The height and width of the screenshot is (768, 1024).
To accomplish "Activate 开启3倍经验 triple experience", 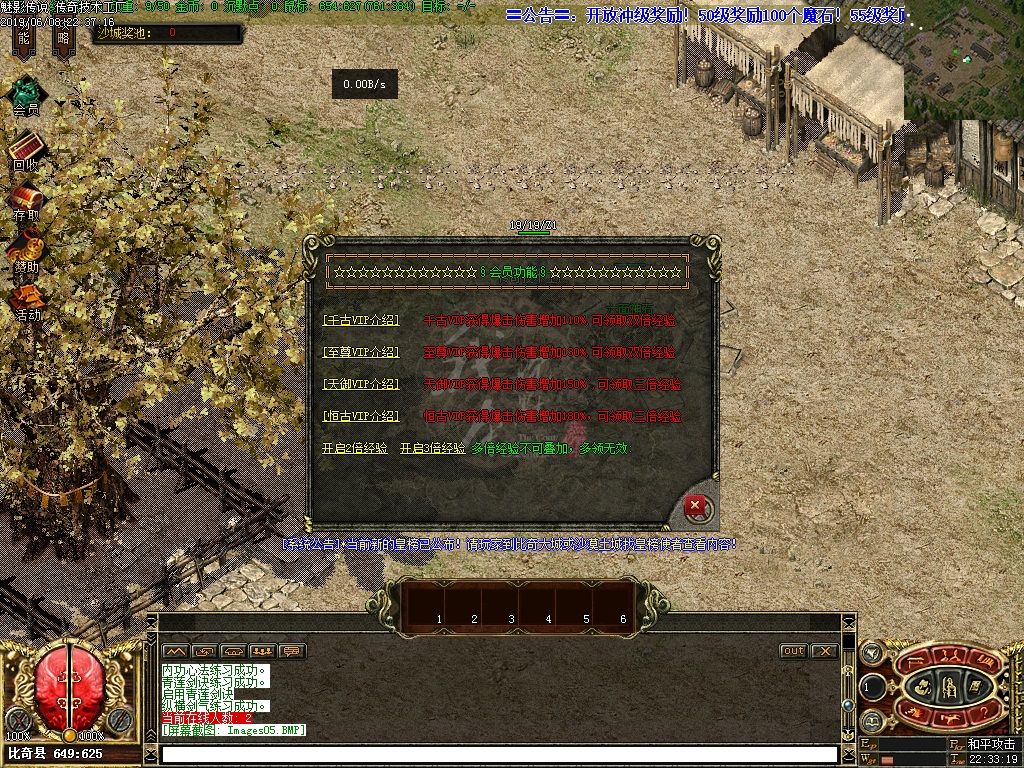I will tap(432, 449).
